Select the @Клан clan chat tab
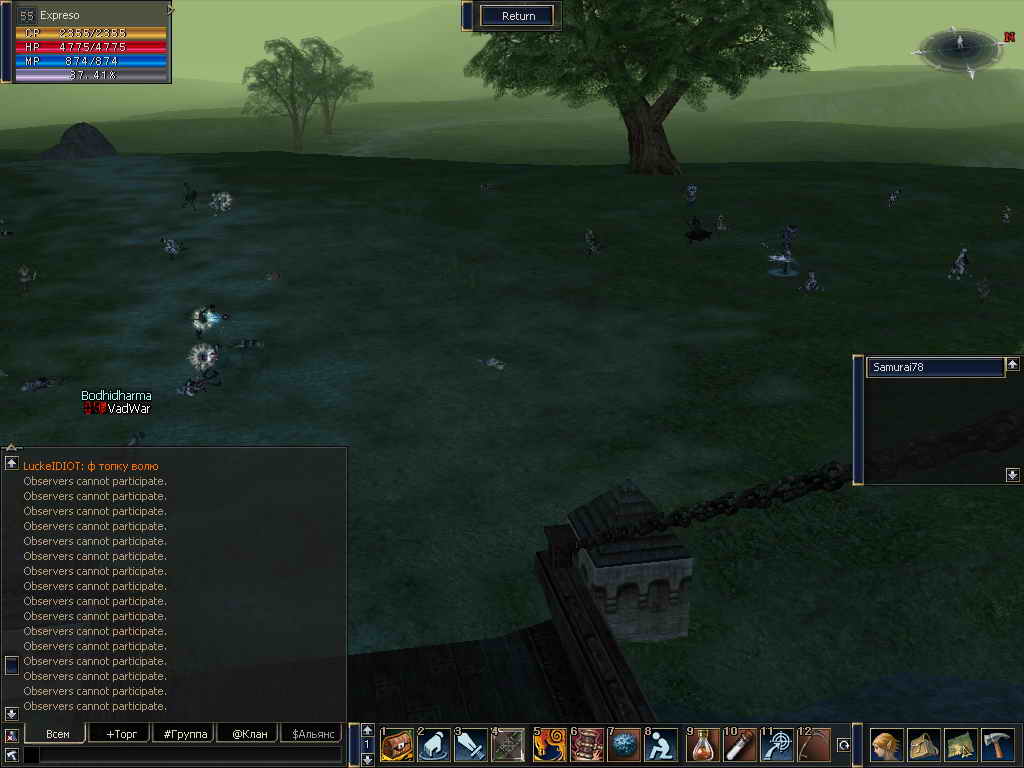This screenshot has height=768, width=1024. [x=249, y=734]
